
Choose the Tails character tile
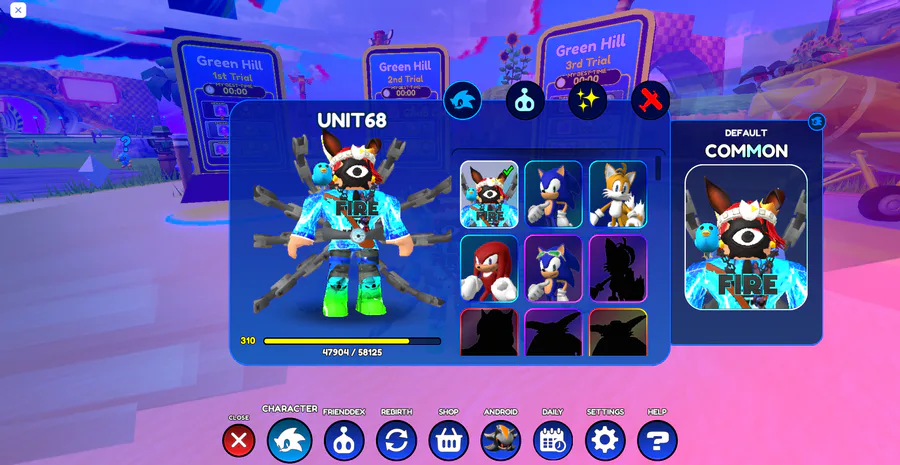pos(617,194)
